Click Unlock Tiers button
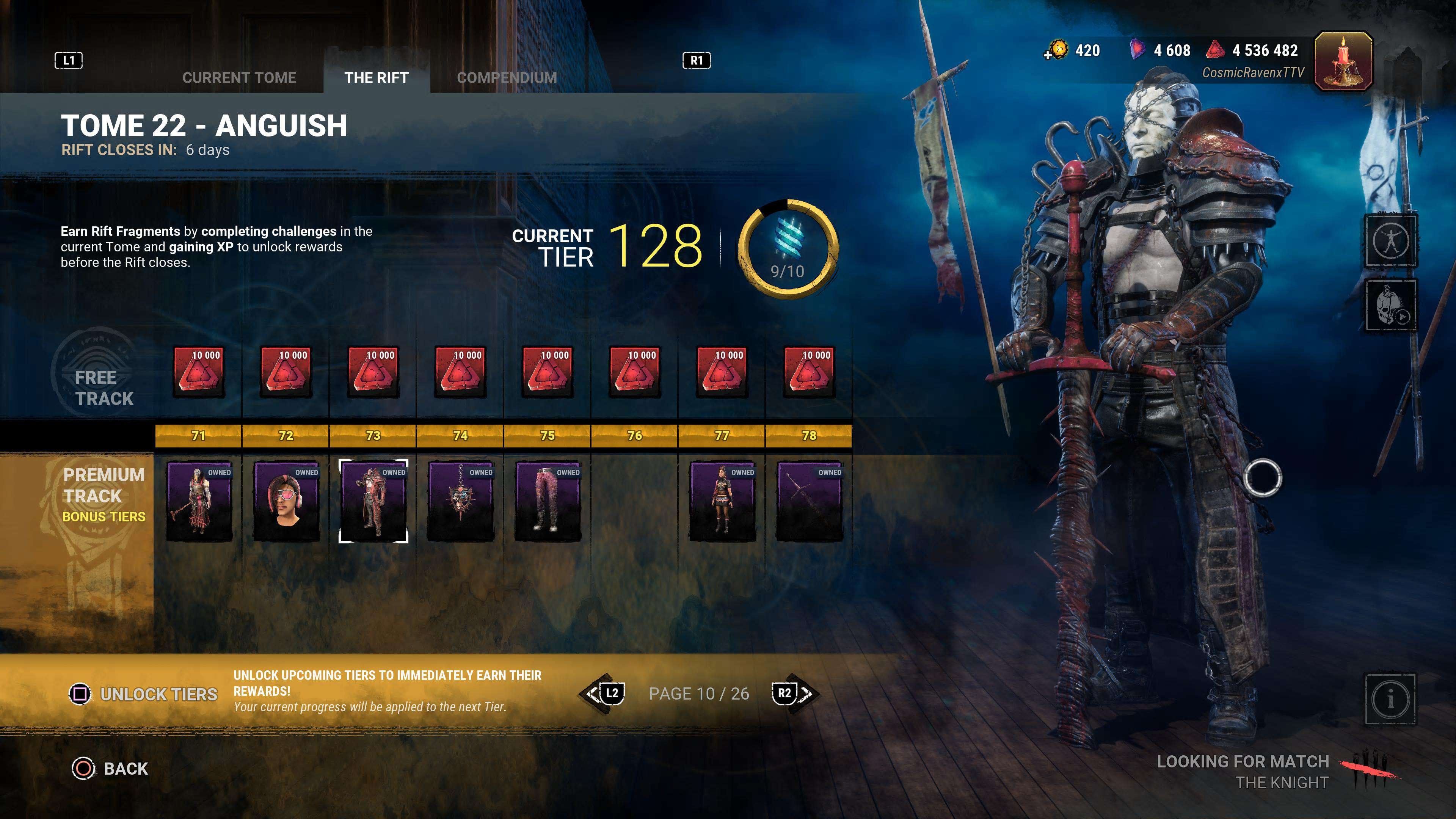The width and height of the screenshot is (1456, 819). click(x=144, y=694)
